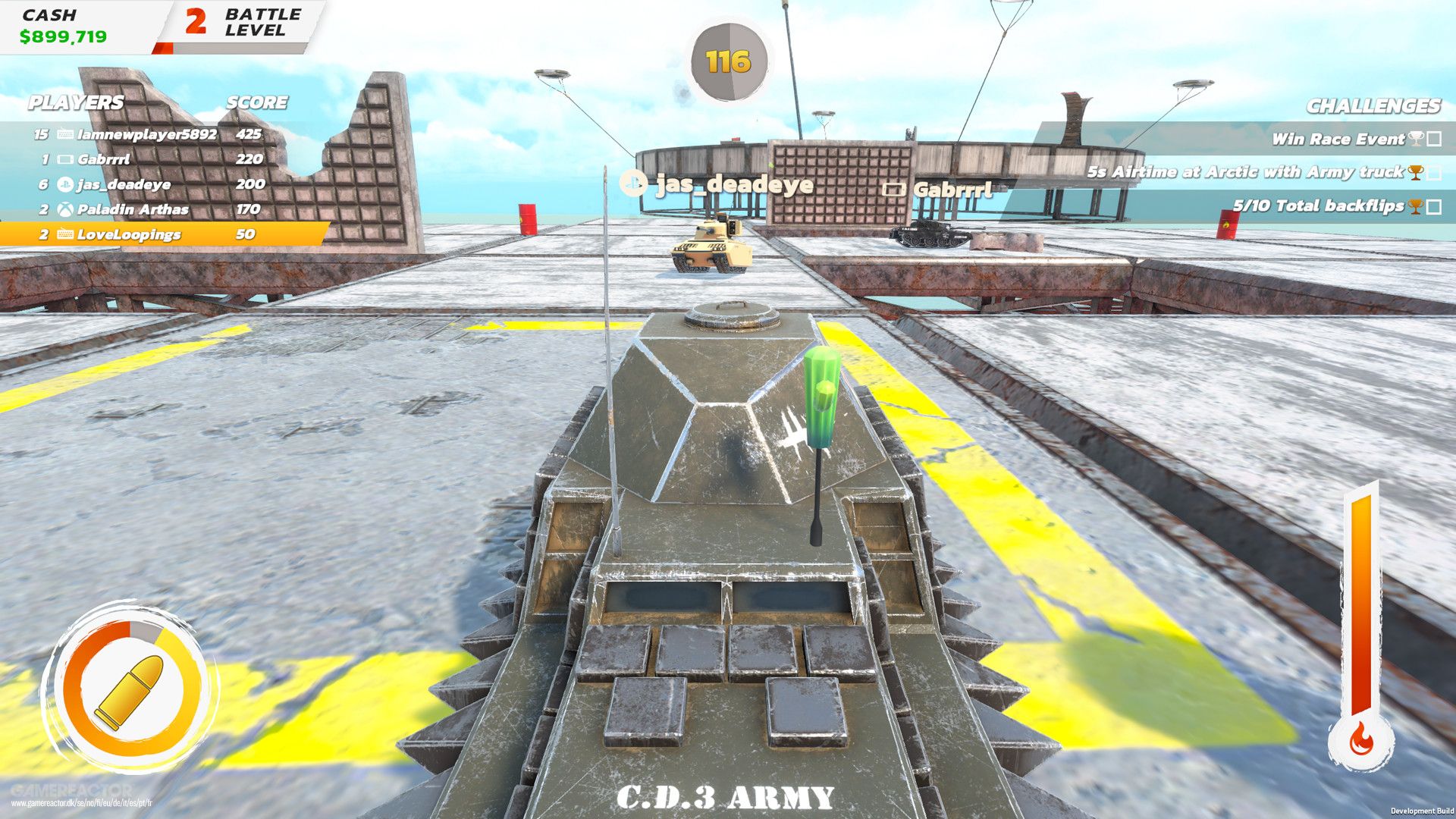Toggle the 5/10 Total backflips checkbox
Image resolution: width=1456 pixels, height=819 pixels.
[x=1433, y=206]
